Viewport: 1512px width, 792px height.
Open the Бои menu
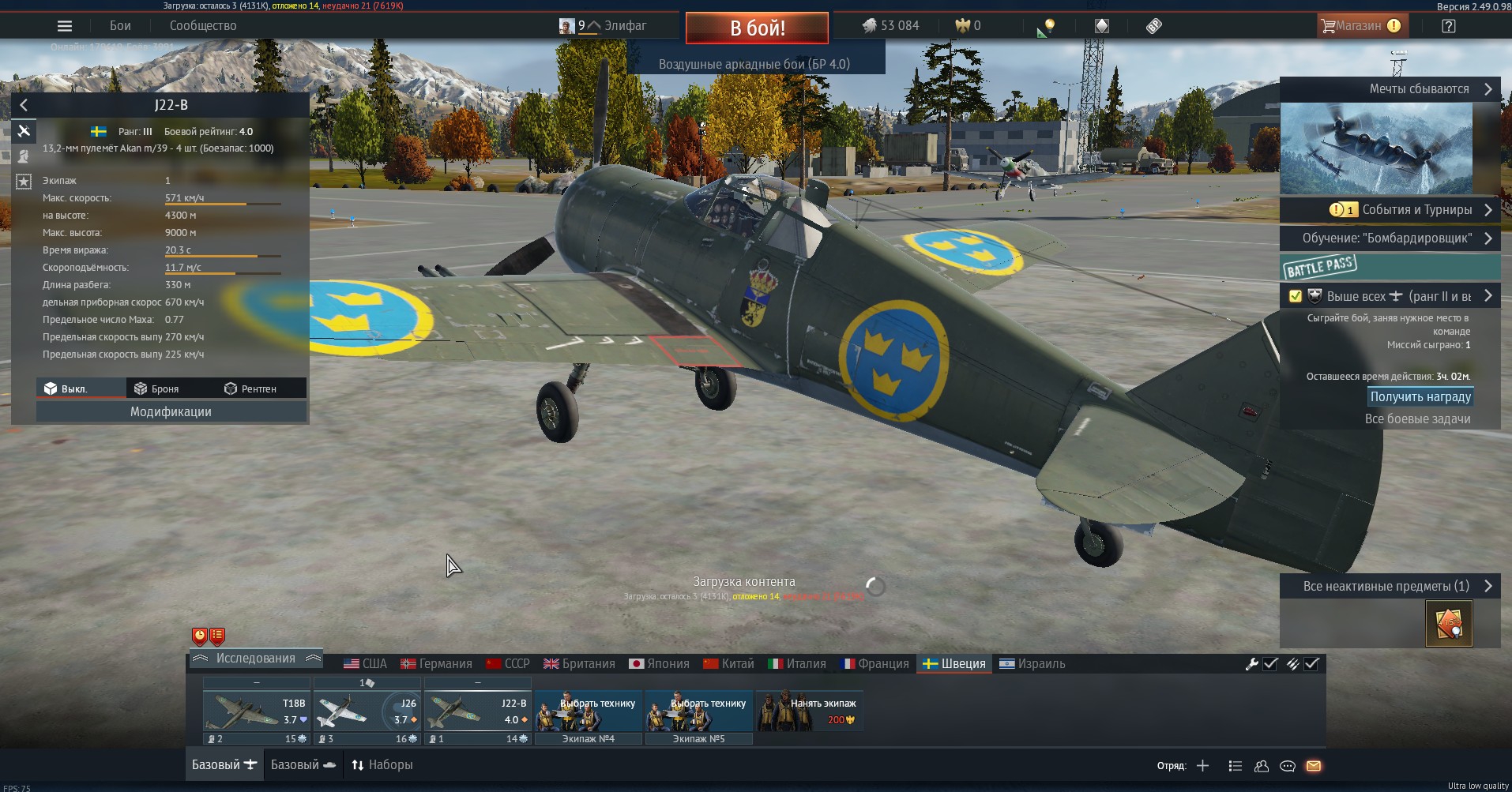click(120, 26)
